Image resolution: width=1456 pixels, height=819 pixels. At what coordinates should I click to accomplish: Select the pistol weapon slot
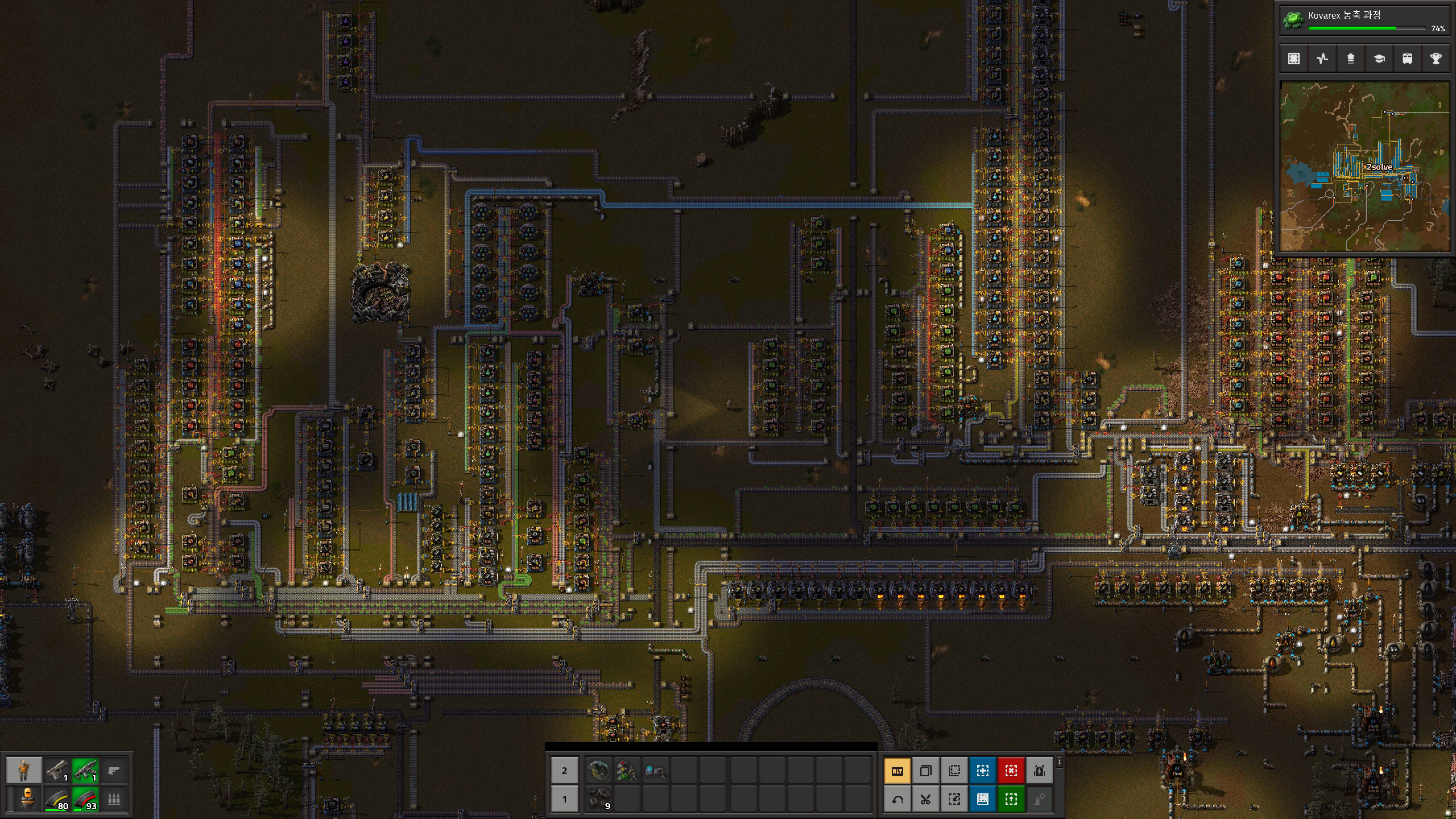(57, 770)
